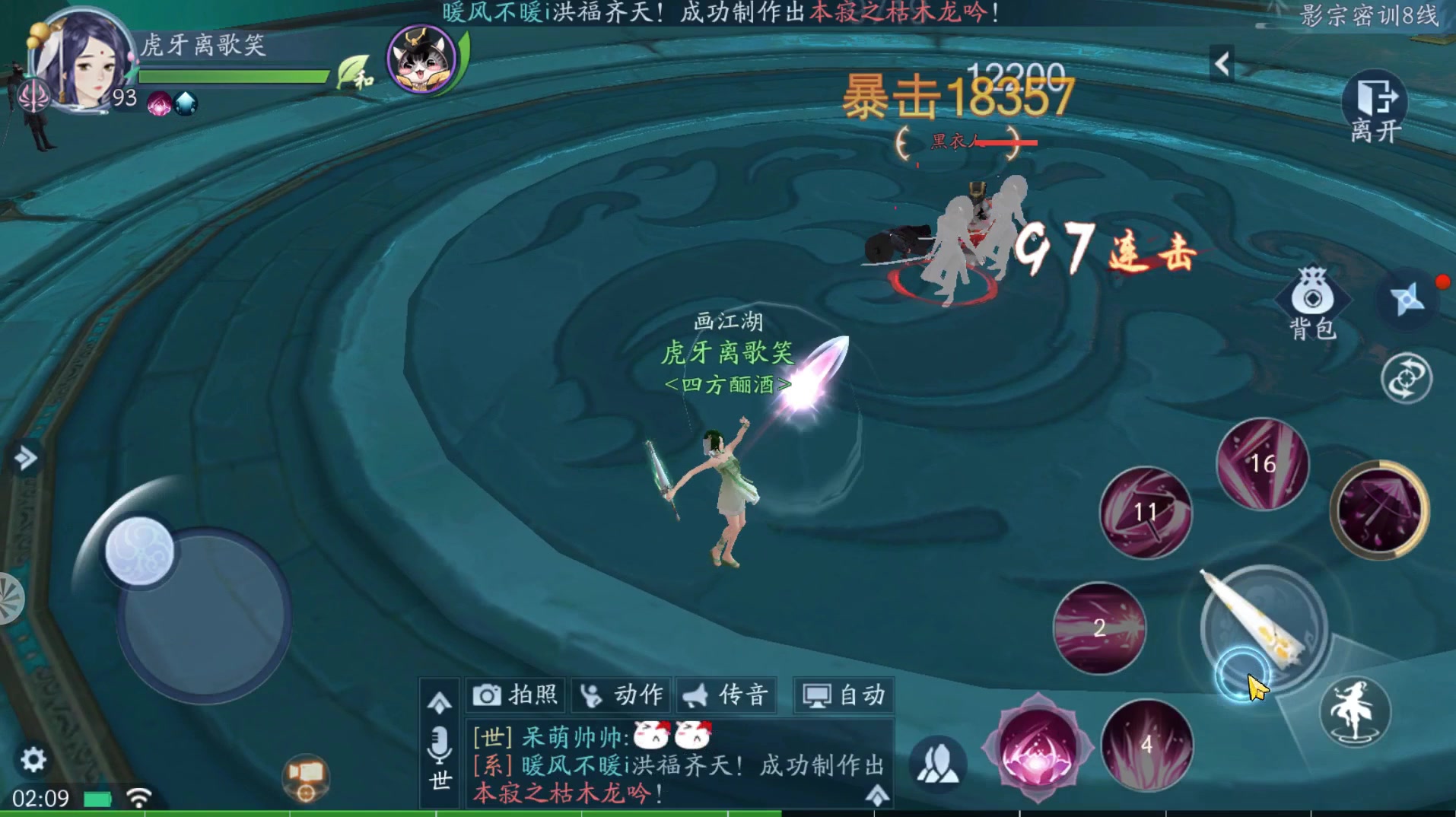The width and height of the screenshot is (1456, 817).
Task: Open the settings gear in bottom-left corner
Action: pyautogui.click(x=32, y=759)
